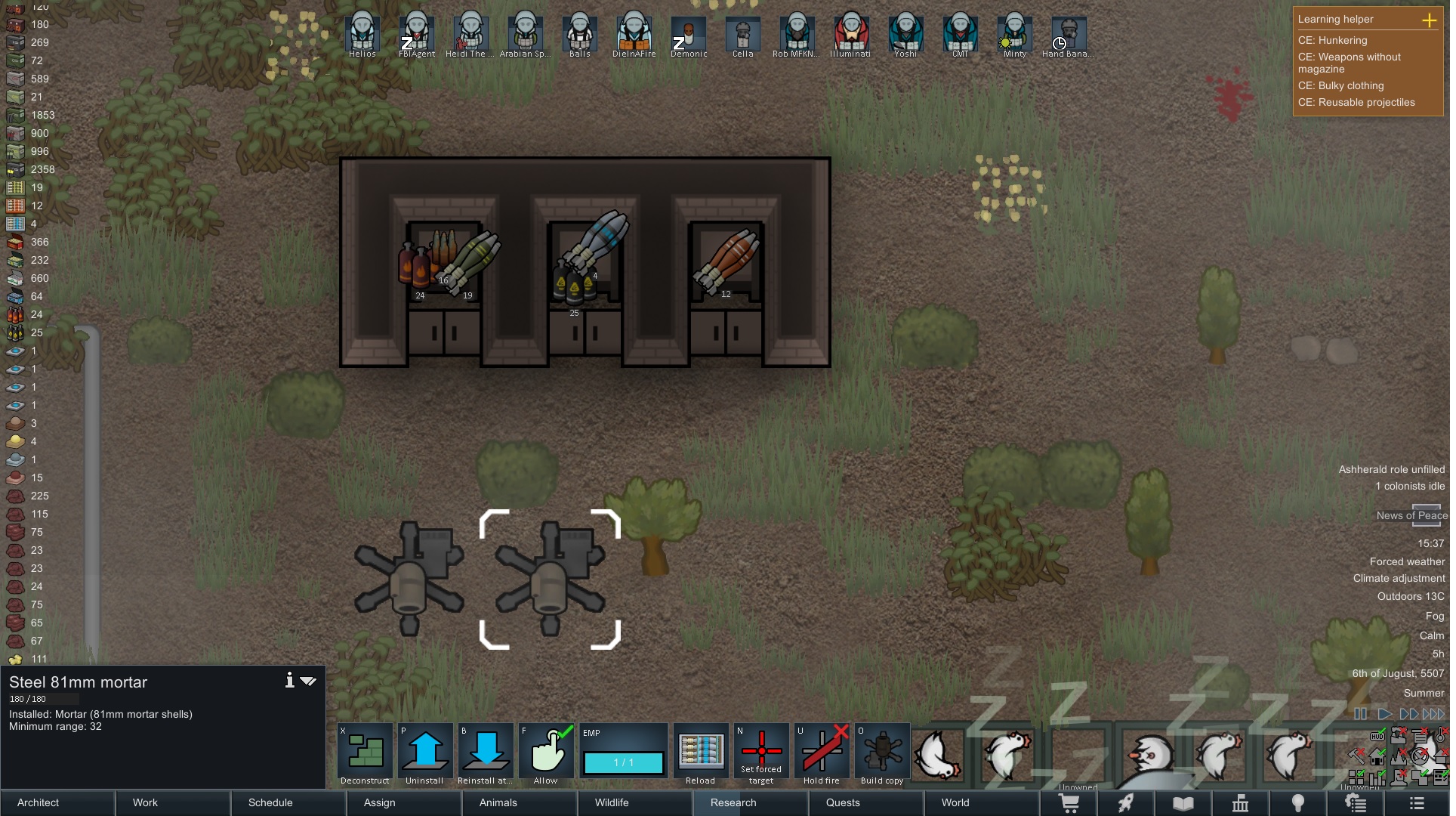The height and width of the screenshot is (816, 1456).
Task: Open the Research tab
Action: pos(731,803)
